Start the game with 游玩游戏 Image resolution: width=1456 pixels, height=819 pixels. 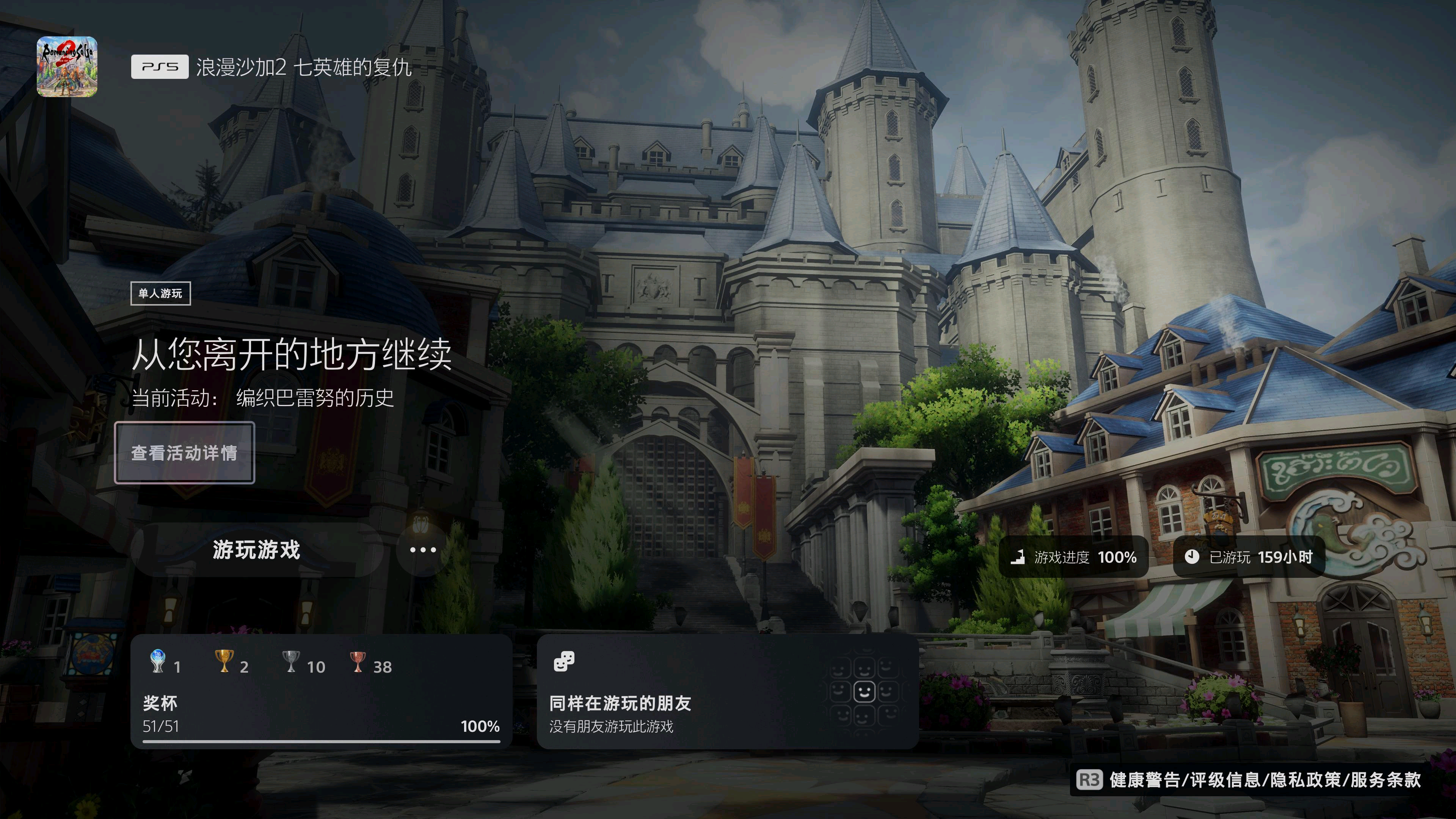pos(257,550)
